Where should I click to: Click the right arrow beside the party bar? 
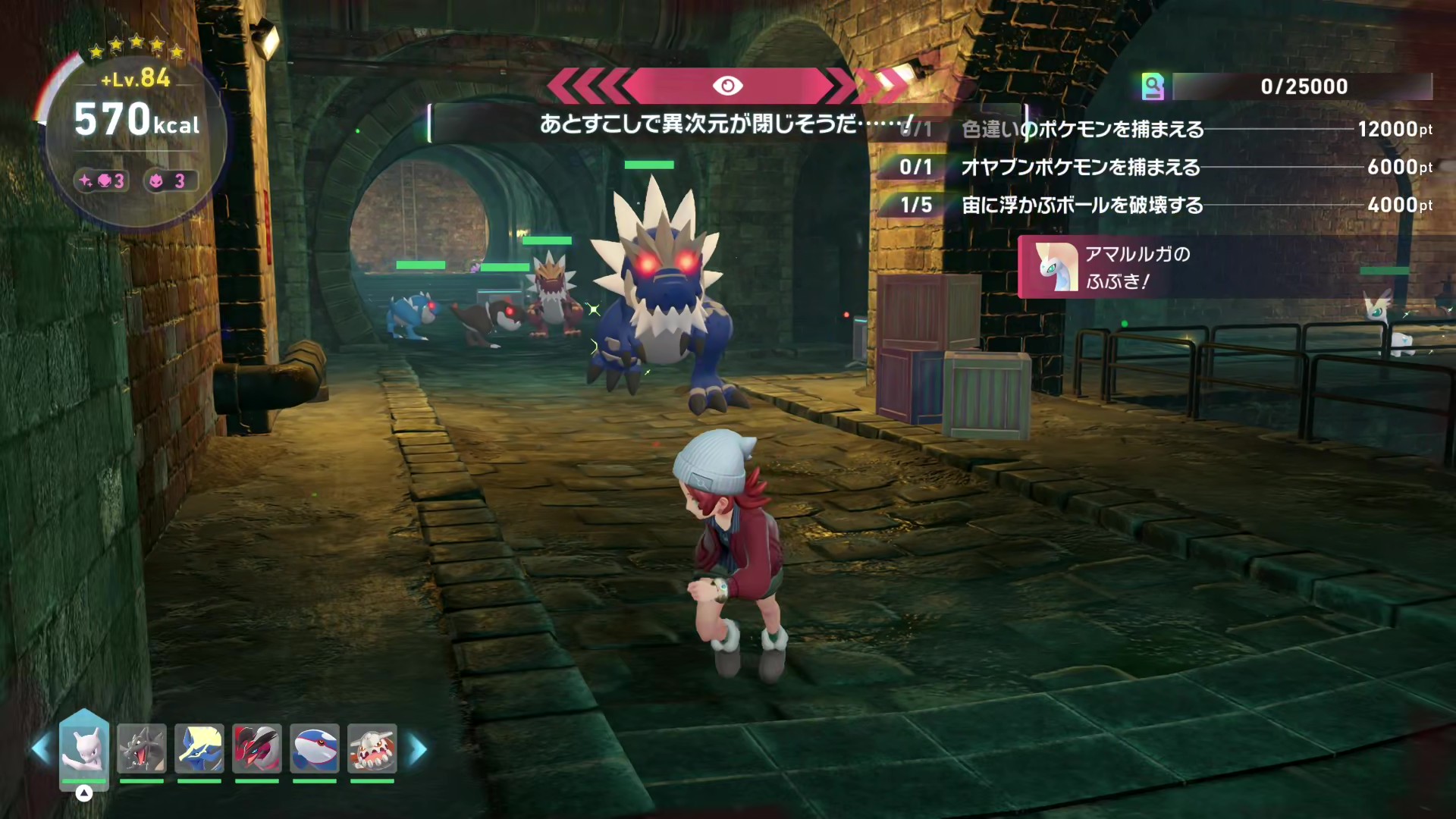pyautogui.click(x=418, y=749)
